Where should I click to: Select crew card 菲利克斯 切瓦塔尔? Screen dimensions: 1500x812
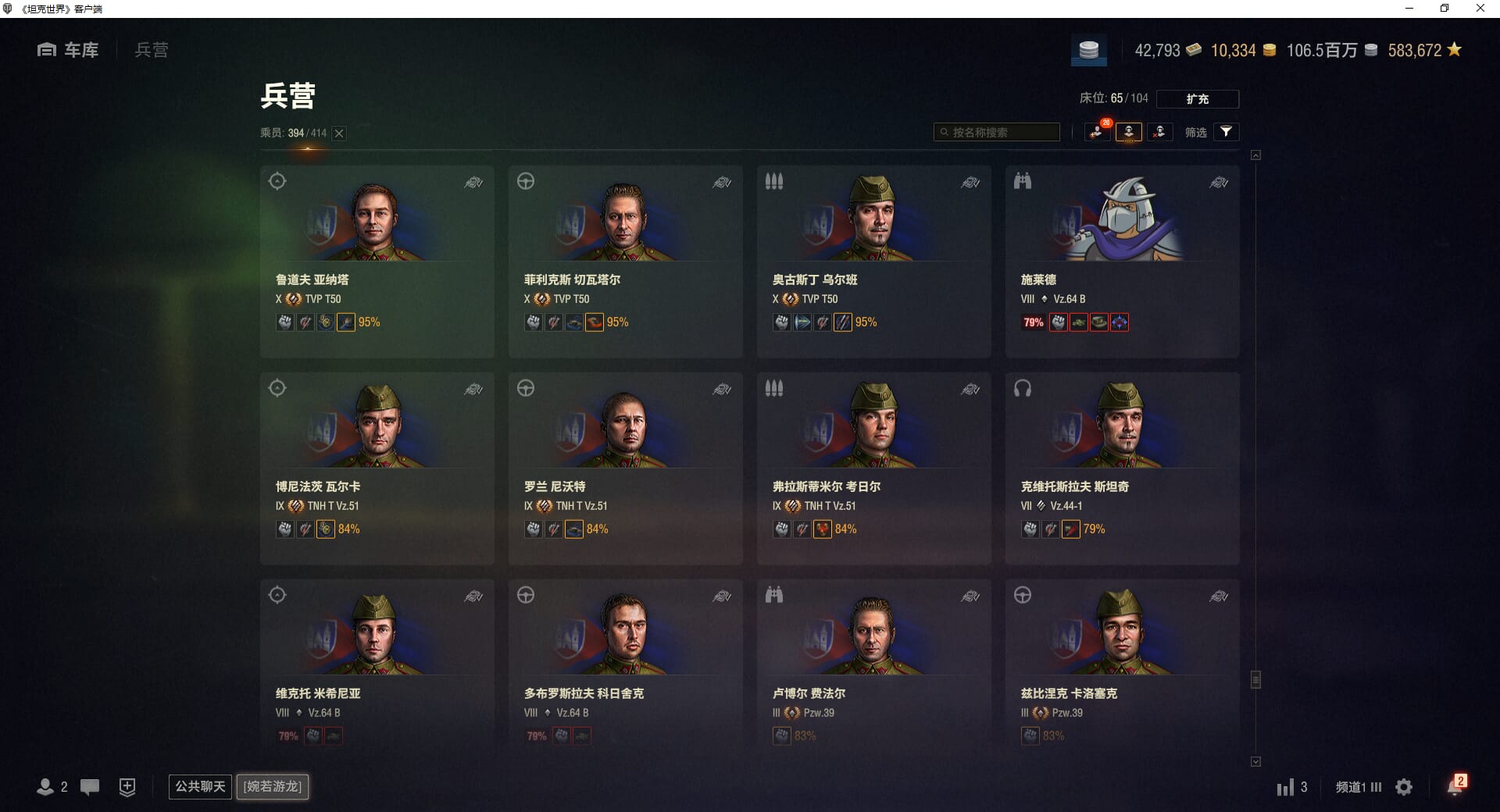click(x=625, y=261)
